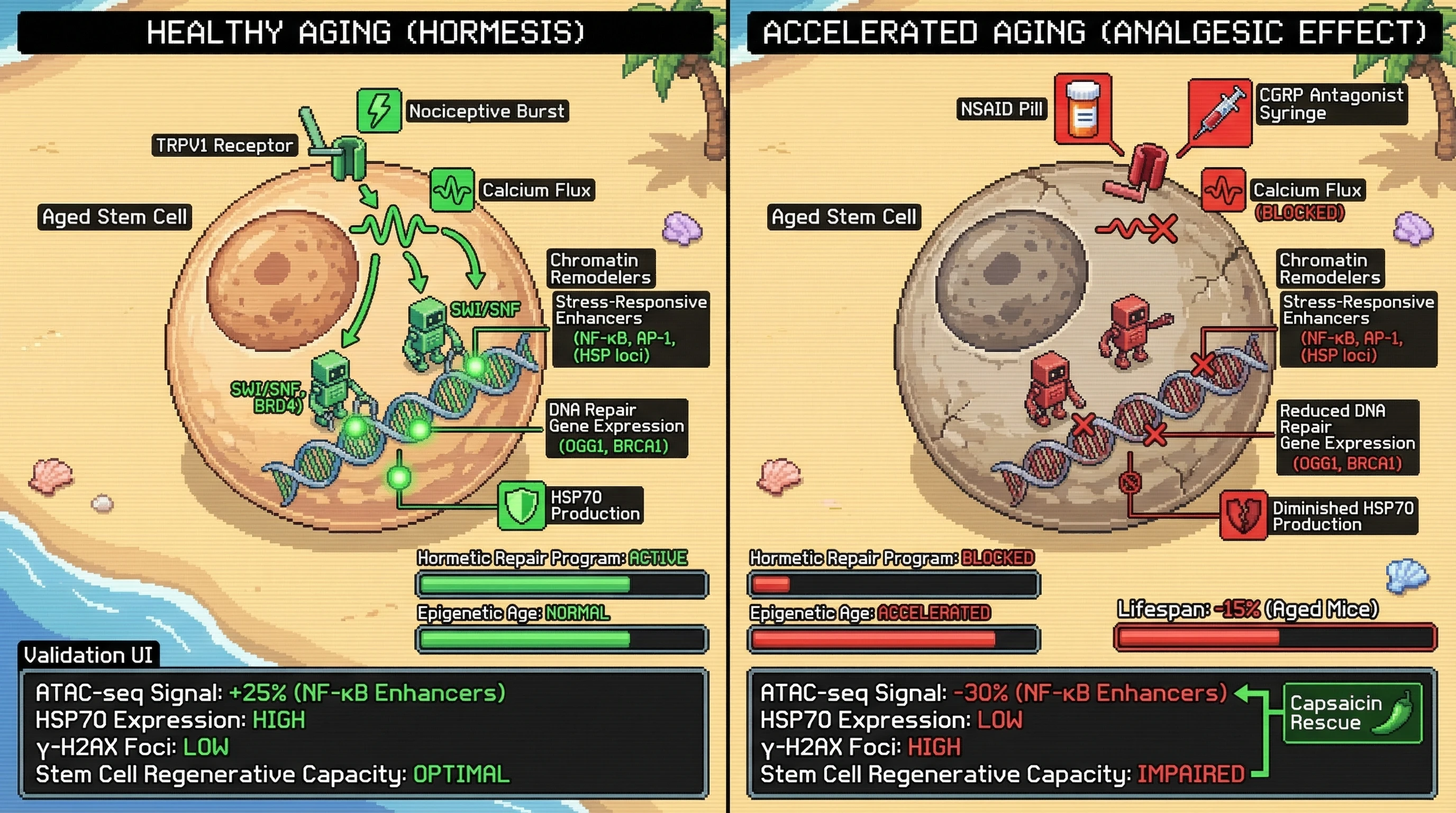This screenshot has width=1456, height=813.
Task: Click the red blocked Calcium Flux icon
Action: tap(1223, 190)
